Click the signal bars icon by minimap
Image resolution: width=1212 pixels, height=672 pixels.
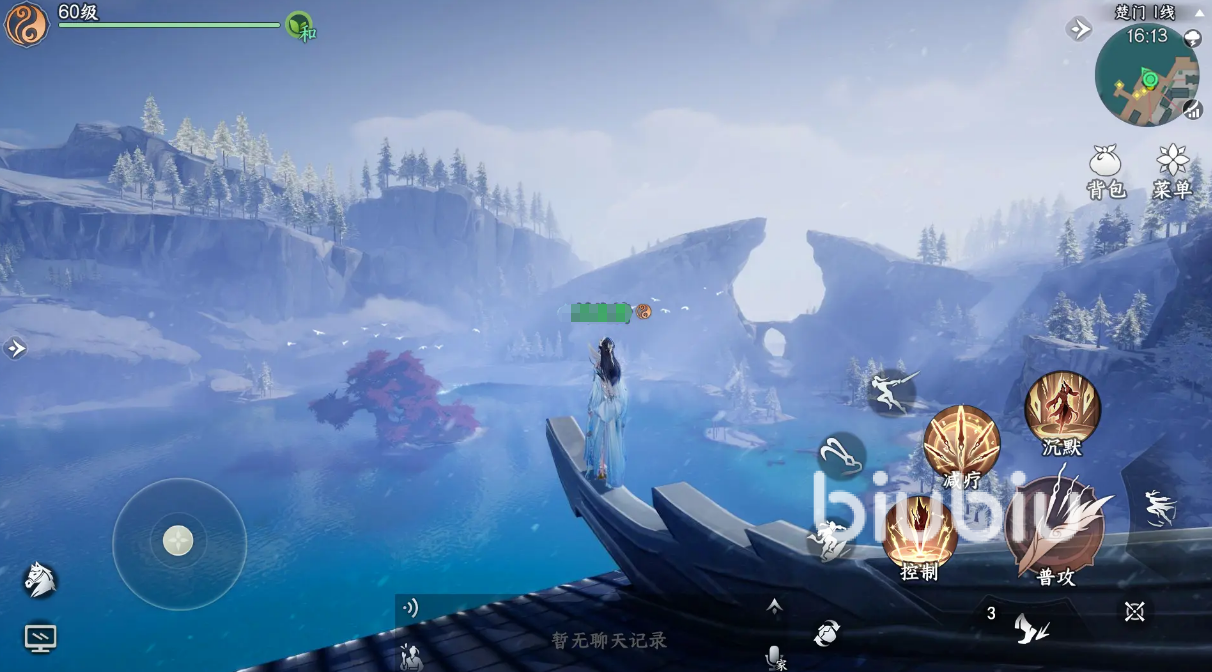1192,110
